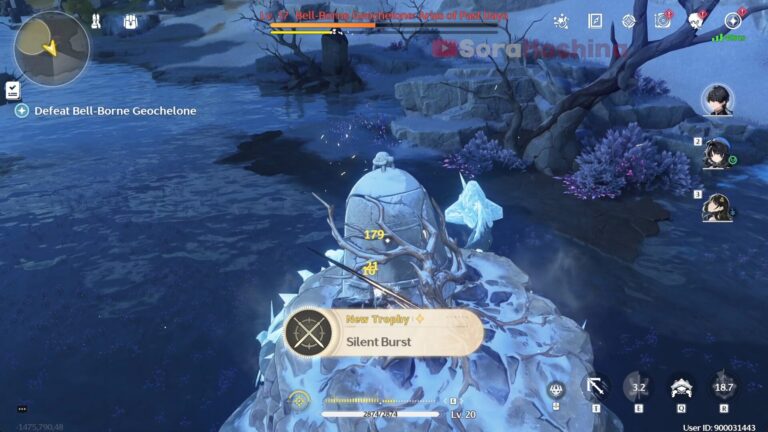
Task: Activate the echo creature skill icon
Action: (682, 387)
